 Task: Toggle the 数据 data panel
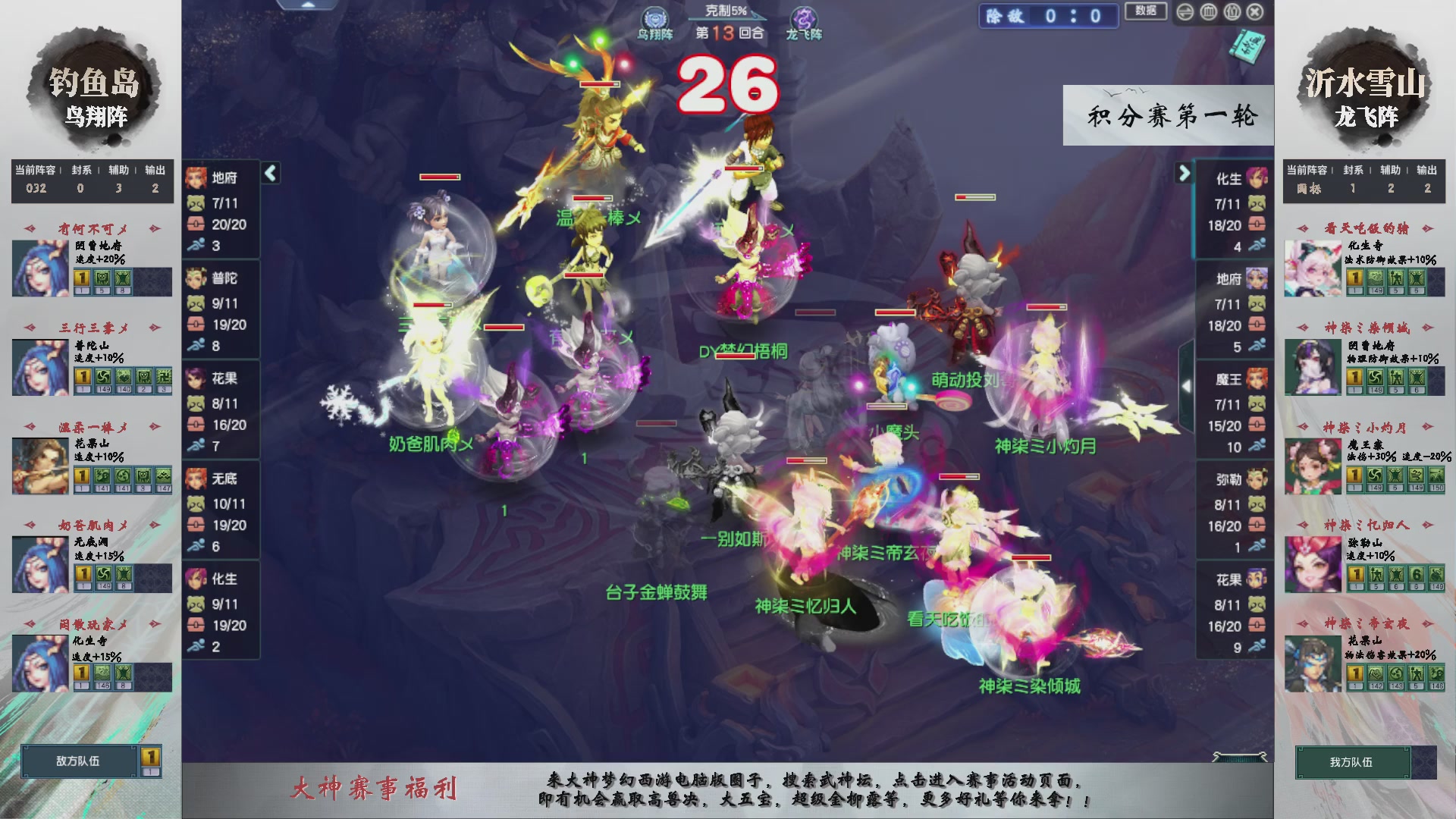1146,12
